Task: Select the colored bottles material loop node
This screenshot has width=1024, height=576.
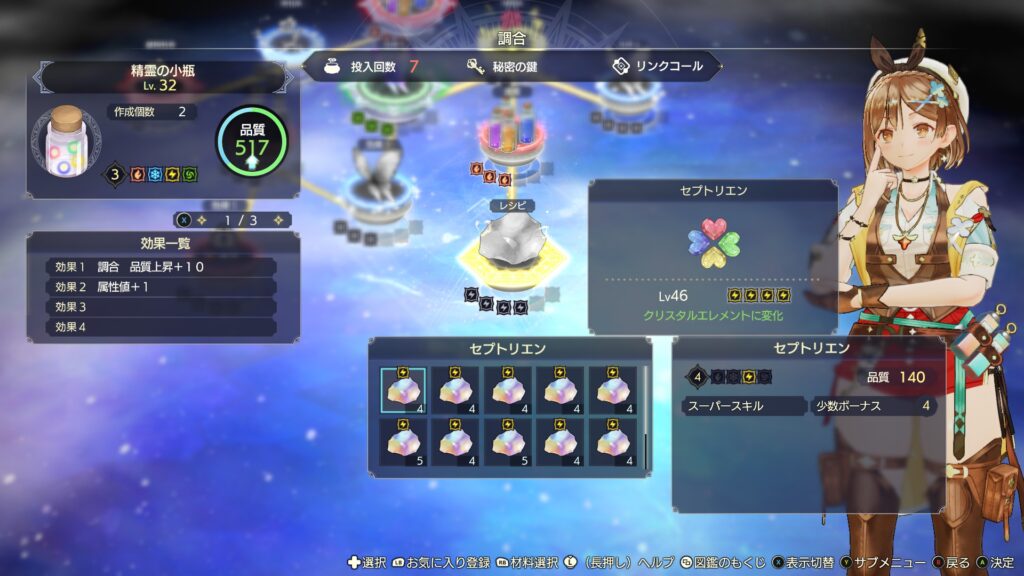Action: point(510,137)
